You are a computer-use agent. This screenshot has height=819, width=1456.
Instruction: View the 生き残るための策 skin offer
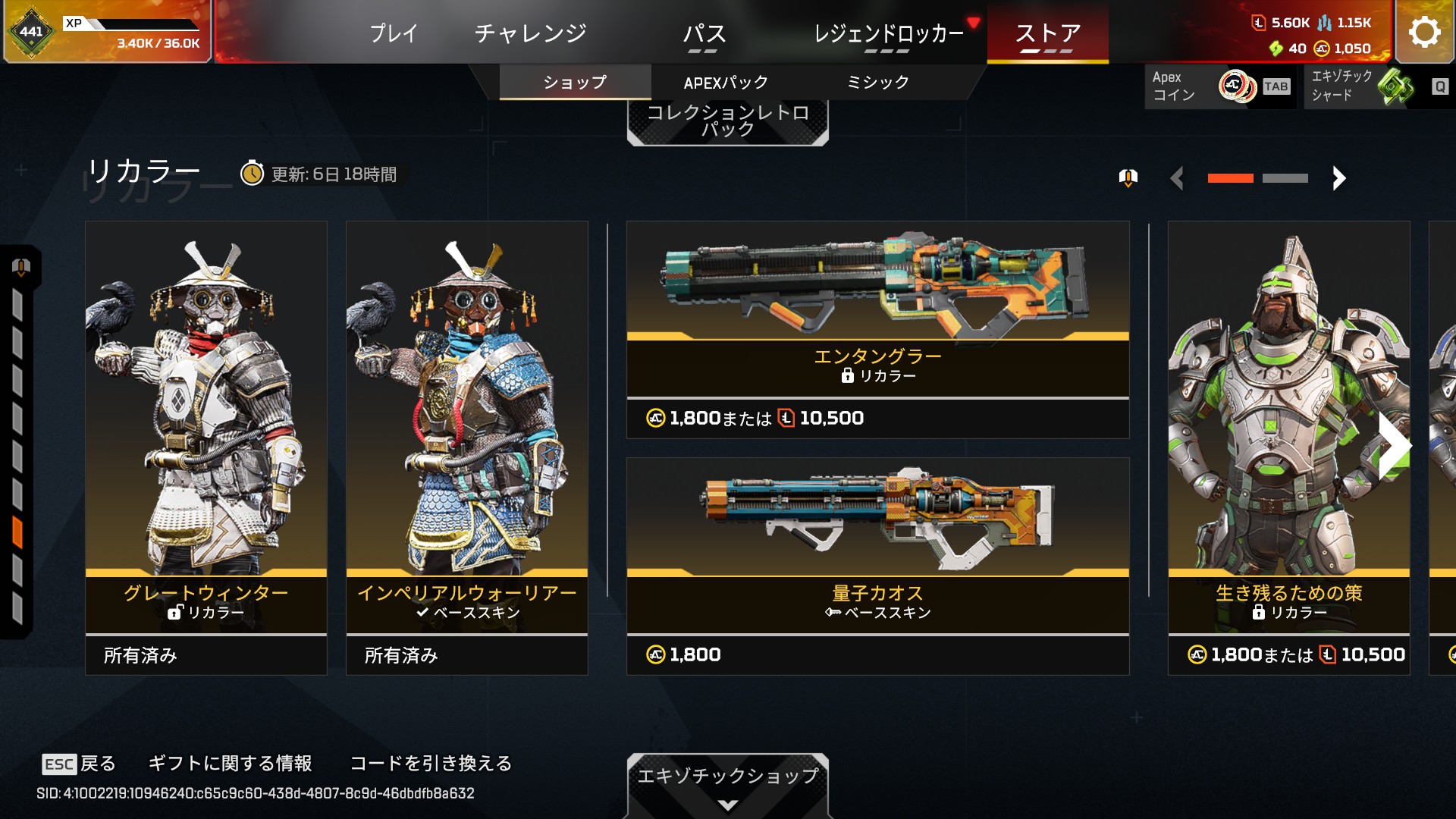click(x=1288, y=447)
